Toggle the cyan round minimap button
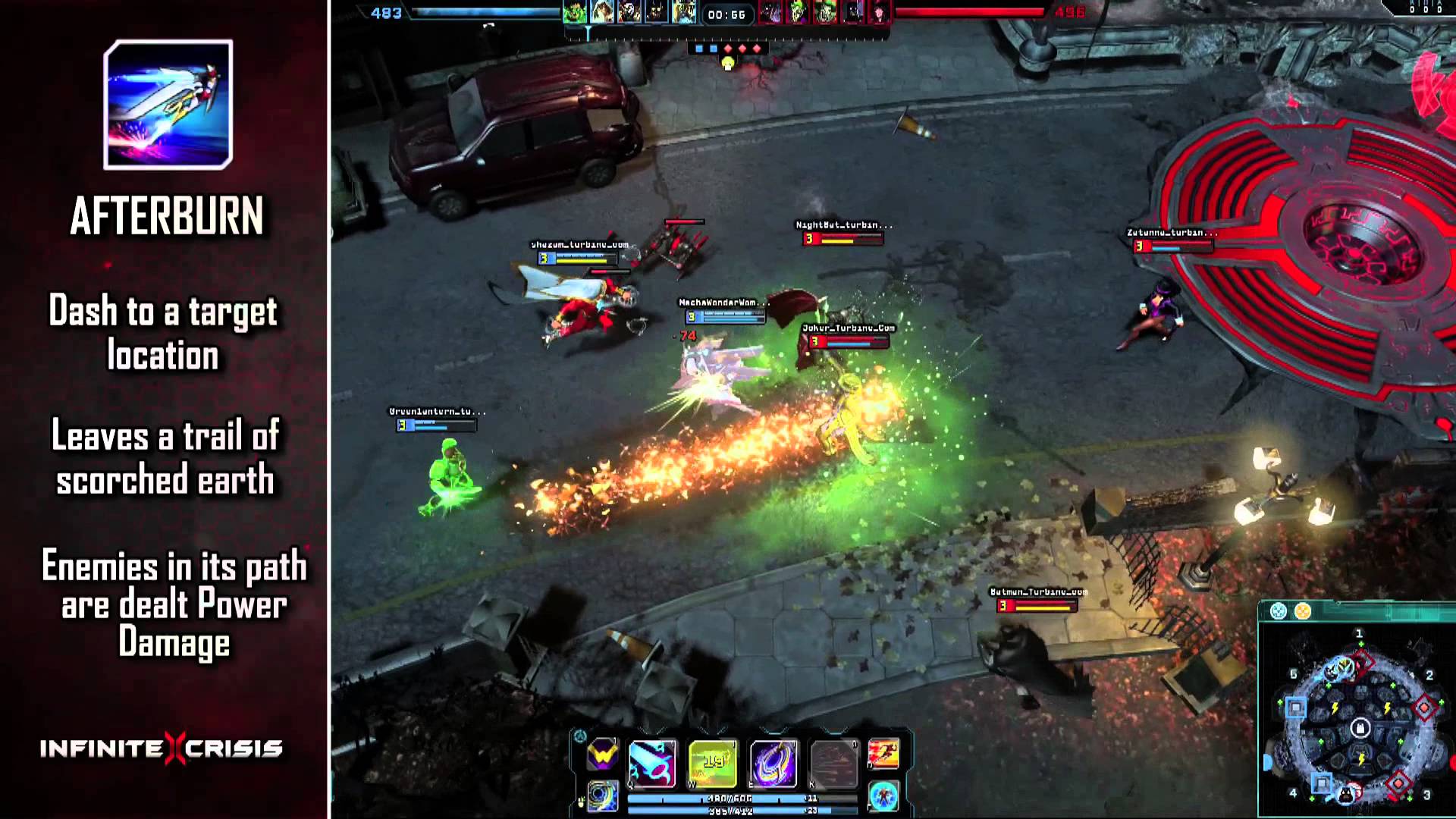Viewport: 1456px width, 819px height. [1279, 611]
